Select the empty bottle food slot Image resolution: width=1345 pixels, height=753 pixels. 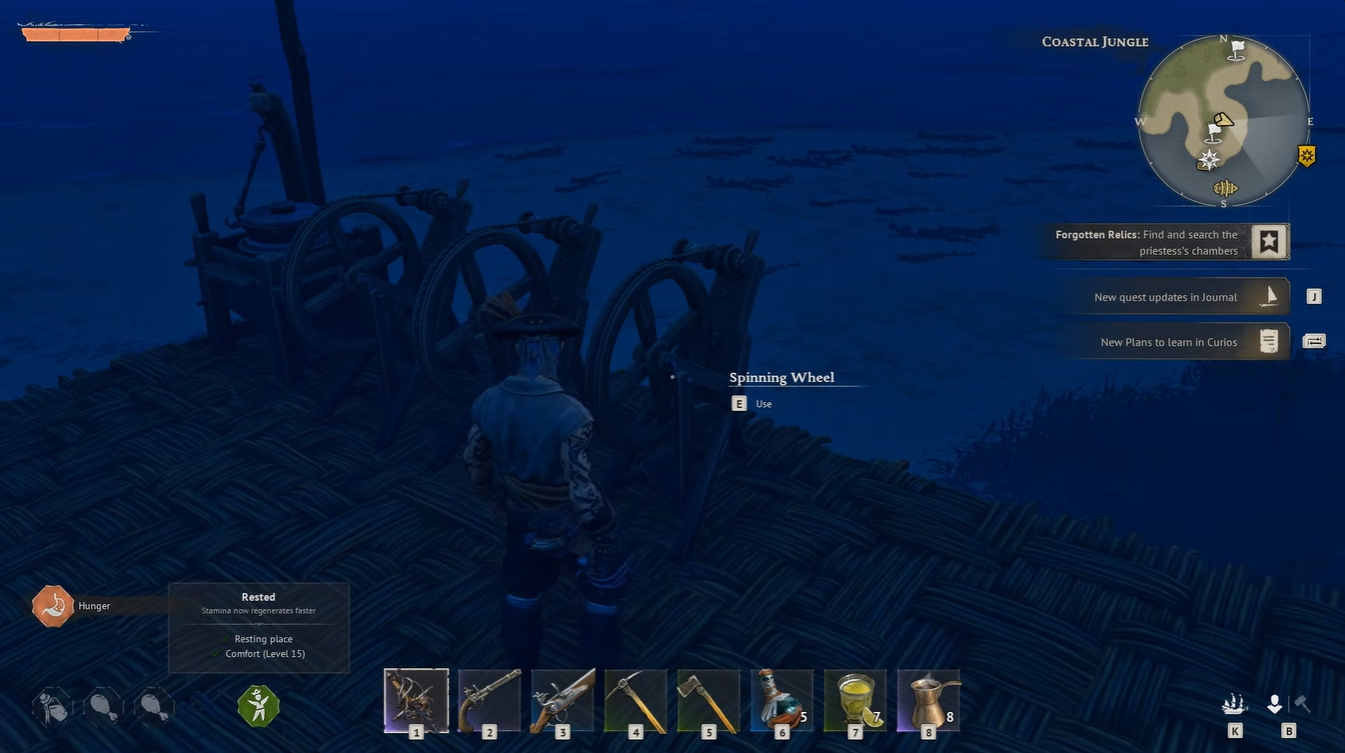coord(53,706)
